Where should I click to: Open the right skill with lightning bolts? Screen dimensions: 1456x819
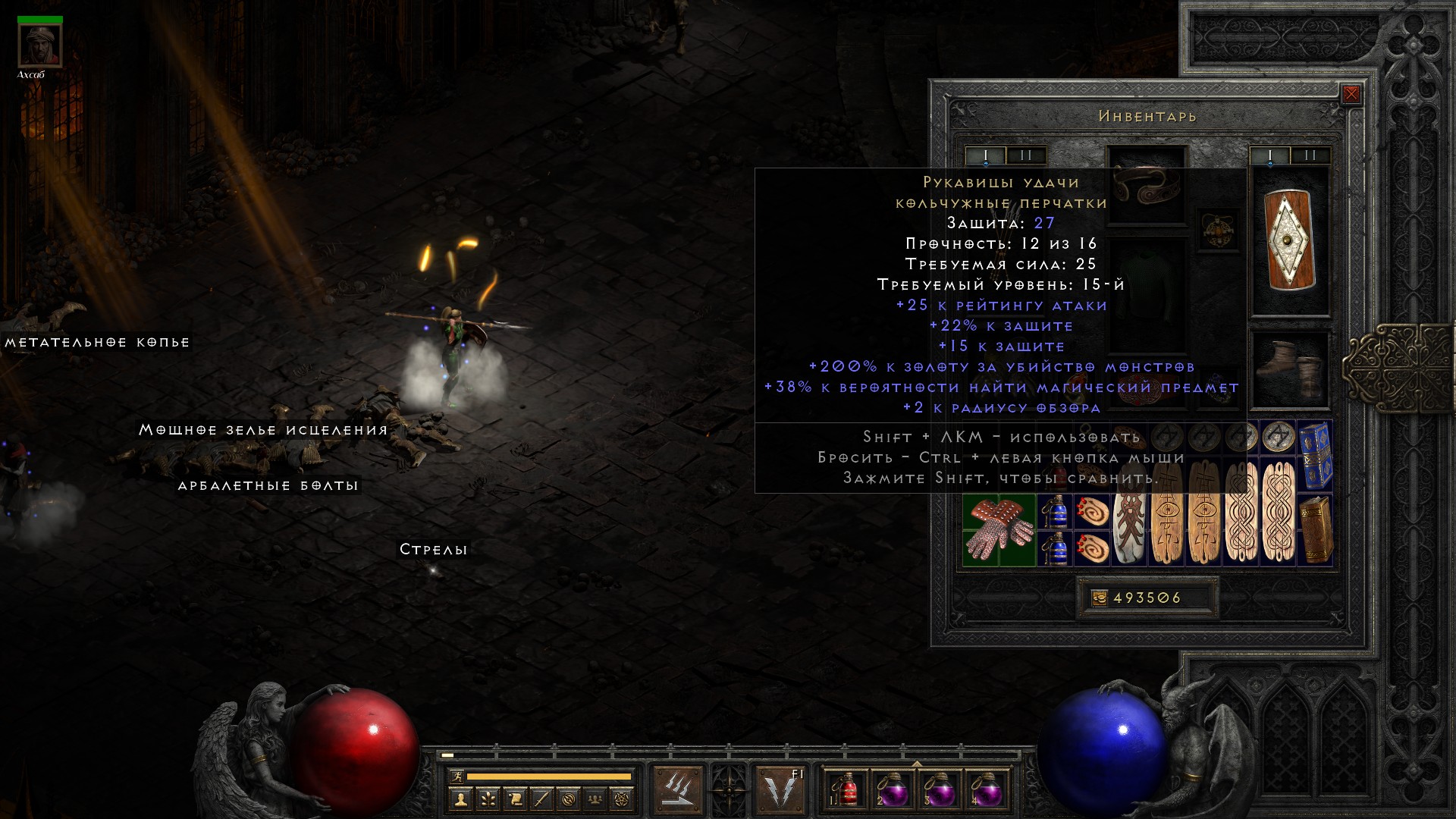(780, 789)
